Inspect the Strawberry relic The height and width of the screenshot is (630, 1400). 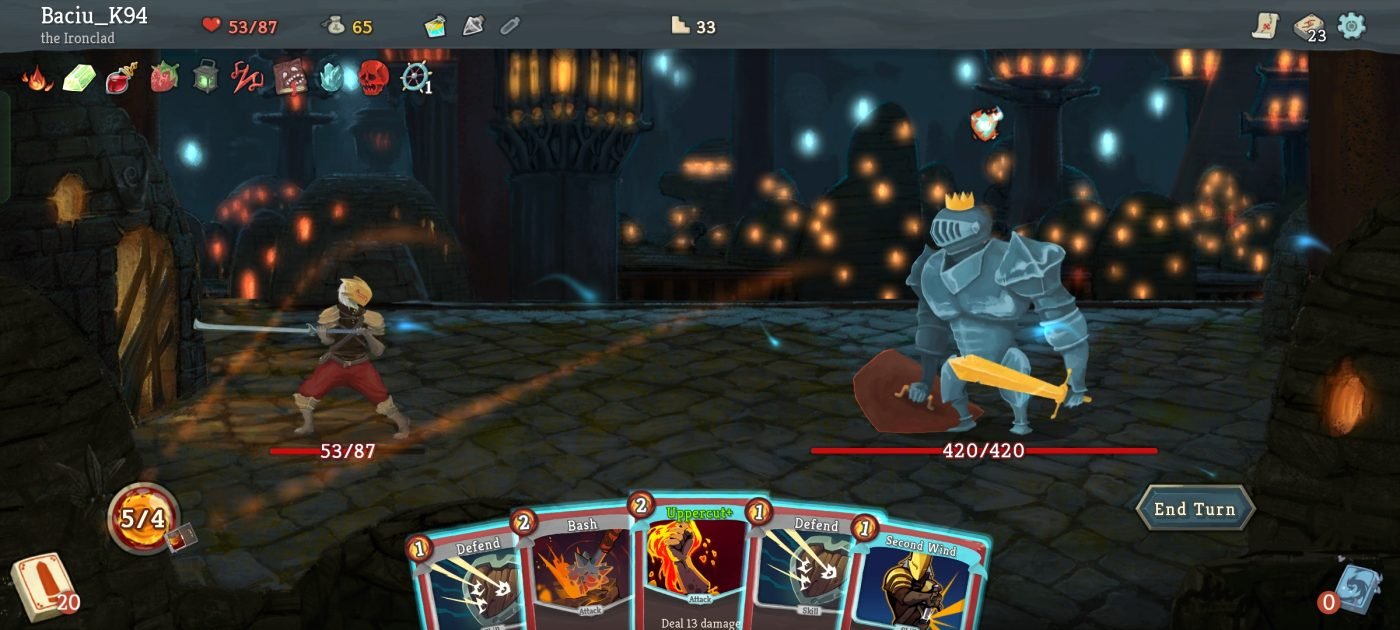163,78
